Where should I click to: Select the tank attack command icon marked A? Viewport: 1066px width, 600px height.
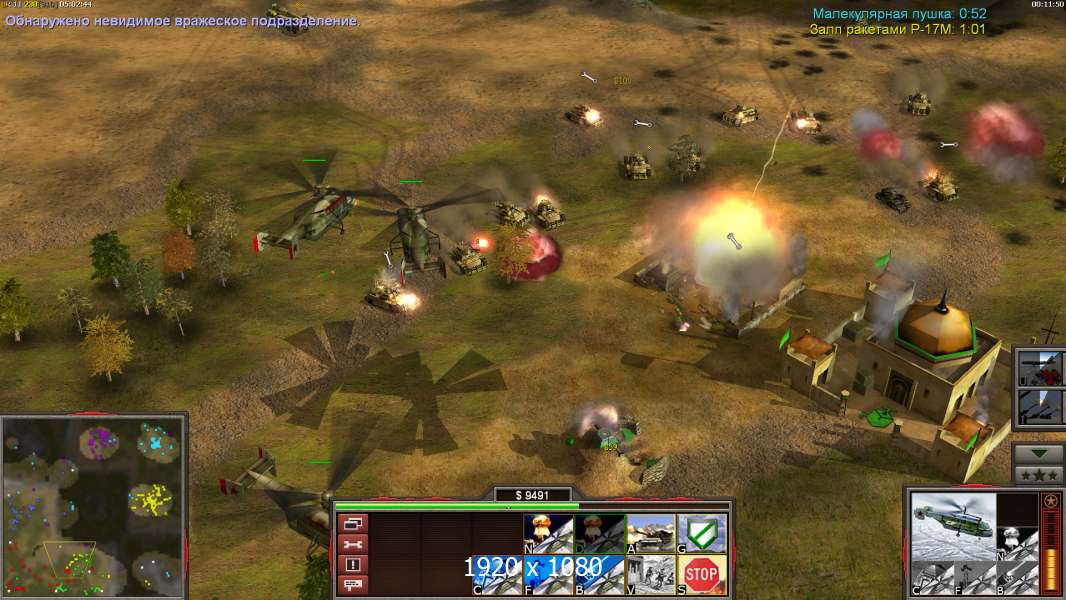(650, 533)
